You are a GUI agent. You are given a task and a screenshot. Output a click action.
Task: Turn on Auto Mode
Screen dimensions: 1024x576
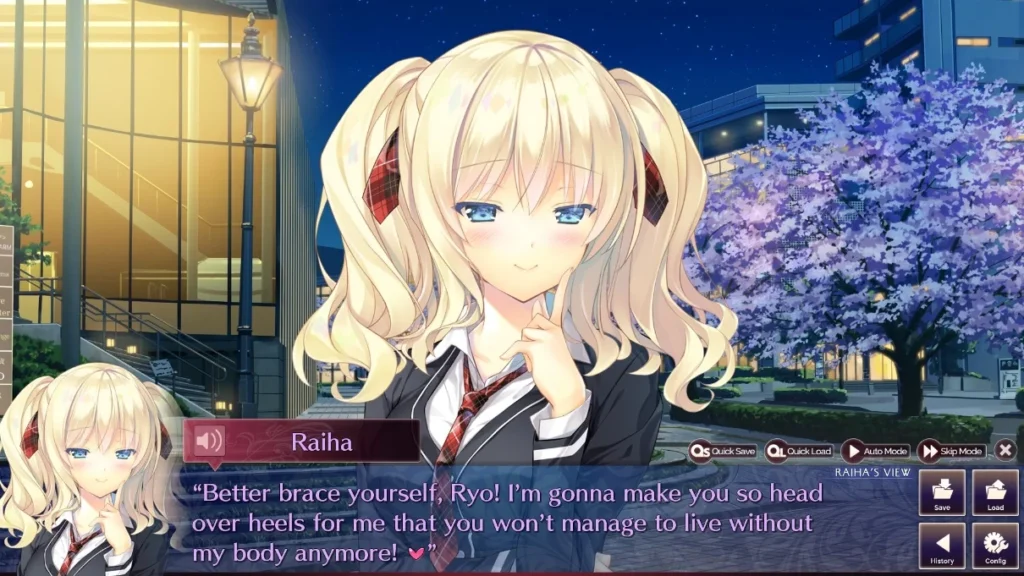[x=876, y=451]
